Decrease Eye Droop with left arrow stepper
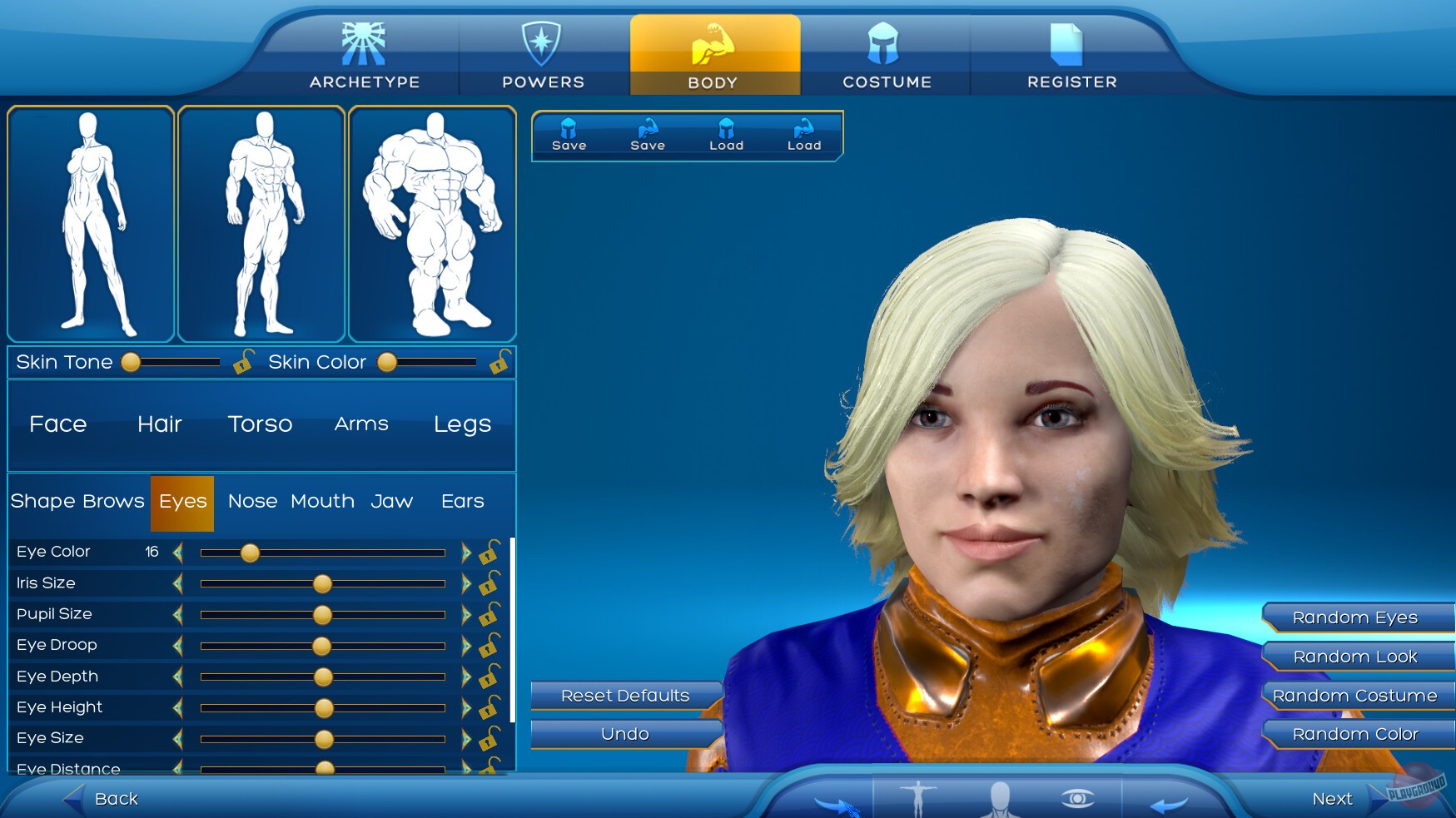This screenshot has height=818, width=1456. coord(176,645)
